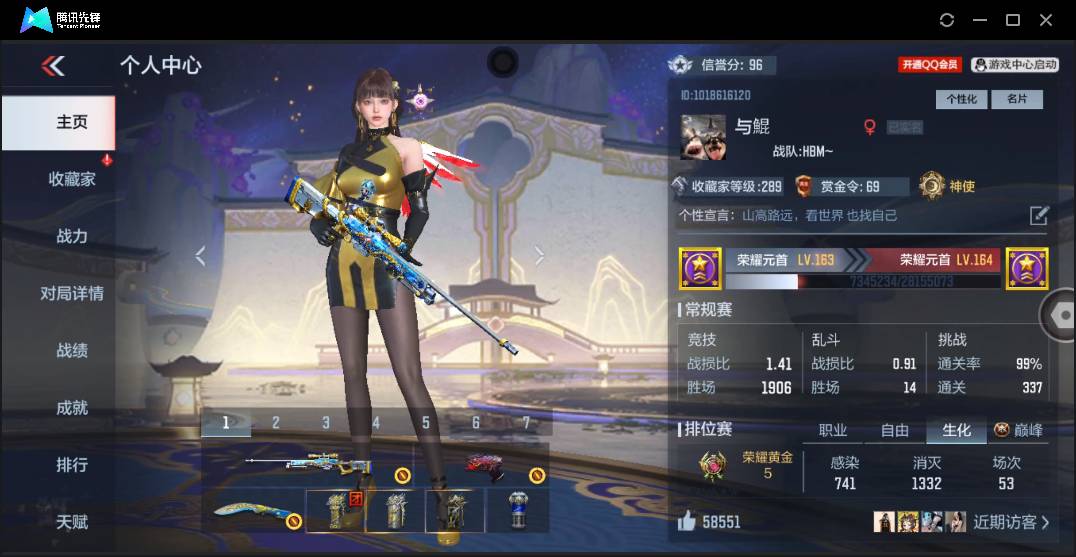This screenshot has height=557, width=1076.
Task: Maximize the emulator window
Action: click(x=1012, y=20)
